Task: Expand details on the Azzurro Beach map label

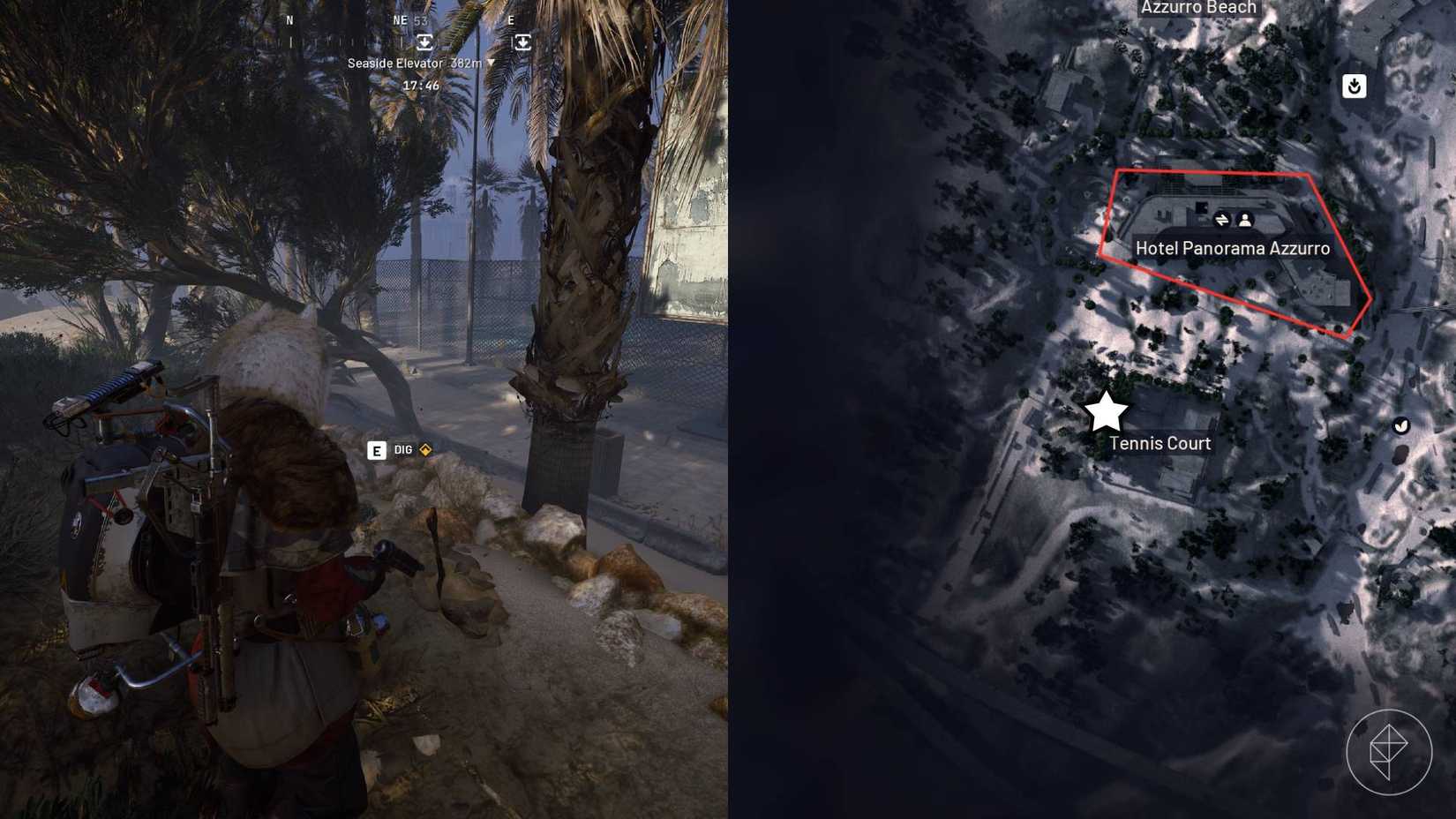Action: pos(1197,7)
